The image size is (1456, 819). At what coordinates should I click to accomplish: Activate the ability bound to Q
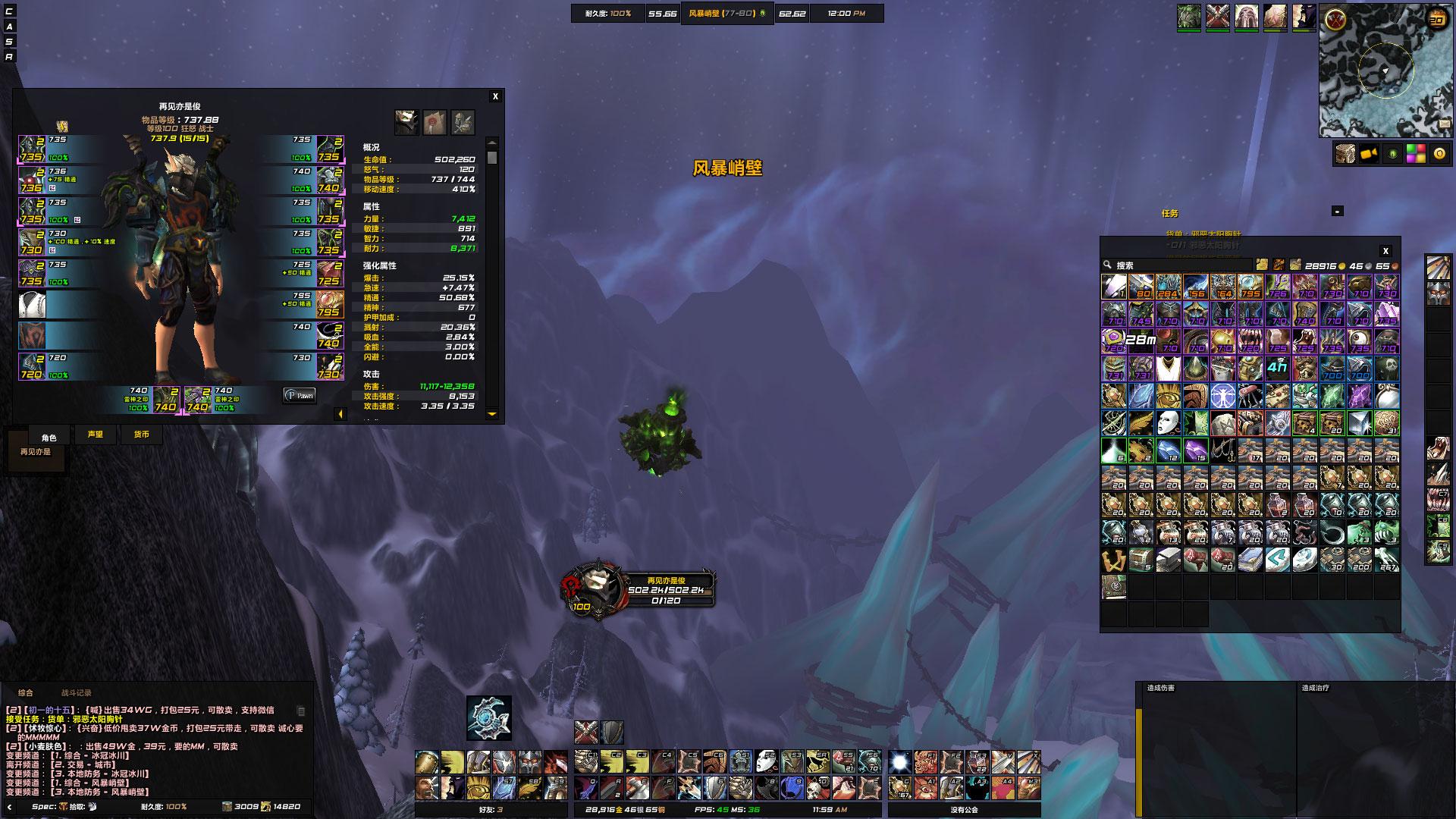[585, 788]
